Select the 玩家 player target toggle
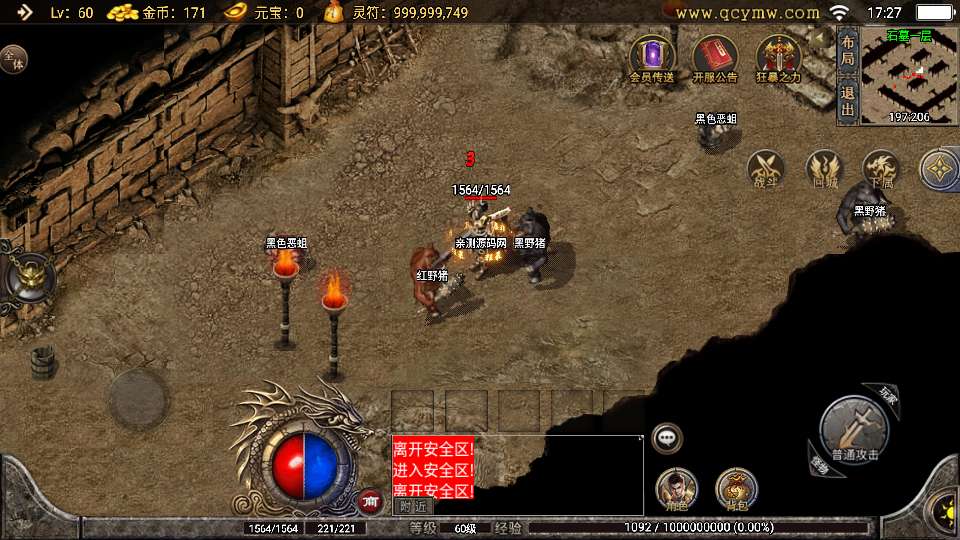Viewport: 960px width, 540px height. (888, 394)
